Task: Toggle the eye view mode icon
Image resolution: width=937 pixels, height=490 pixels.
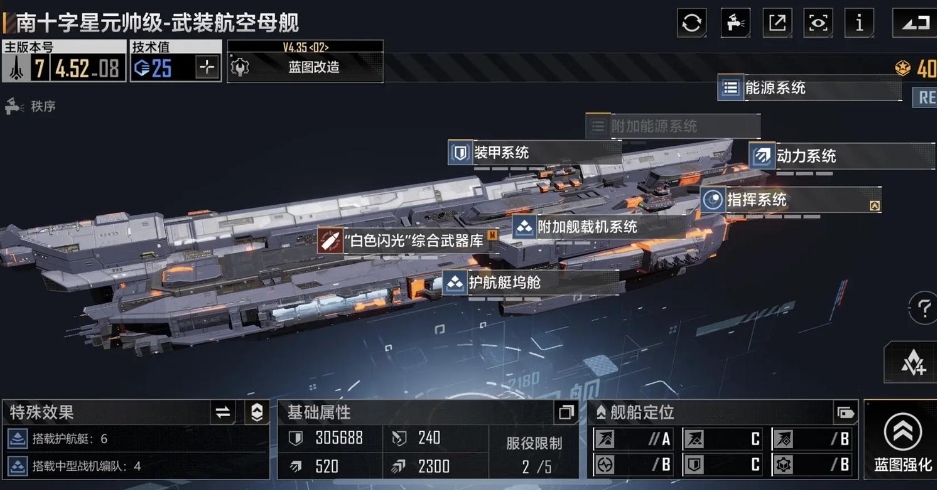Action: (x=818, y=22)
